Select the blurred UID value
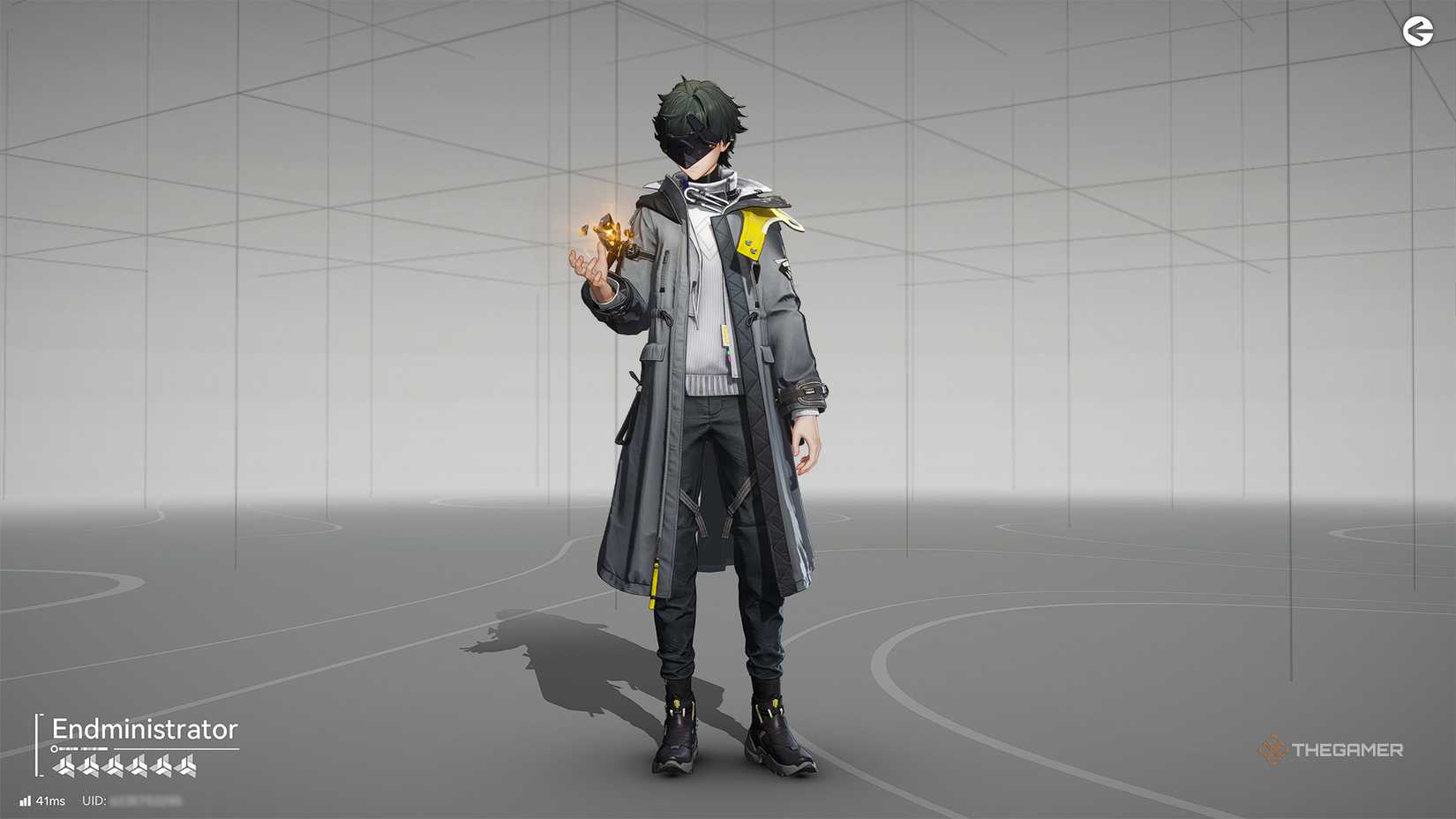Image resolution: width=1456 pixels, height=819 pixels. click(146, 801)
